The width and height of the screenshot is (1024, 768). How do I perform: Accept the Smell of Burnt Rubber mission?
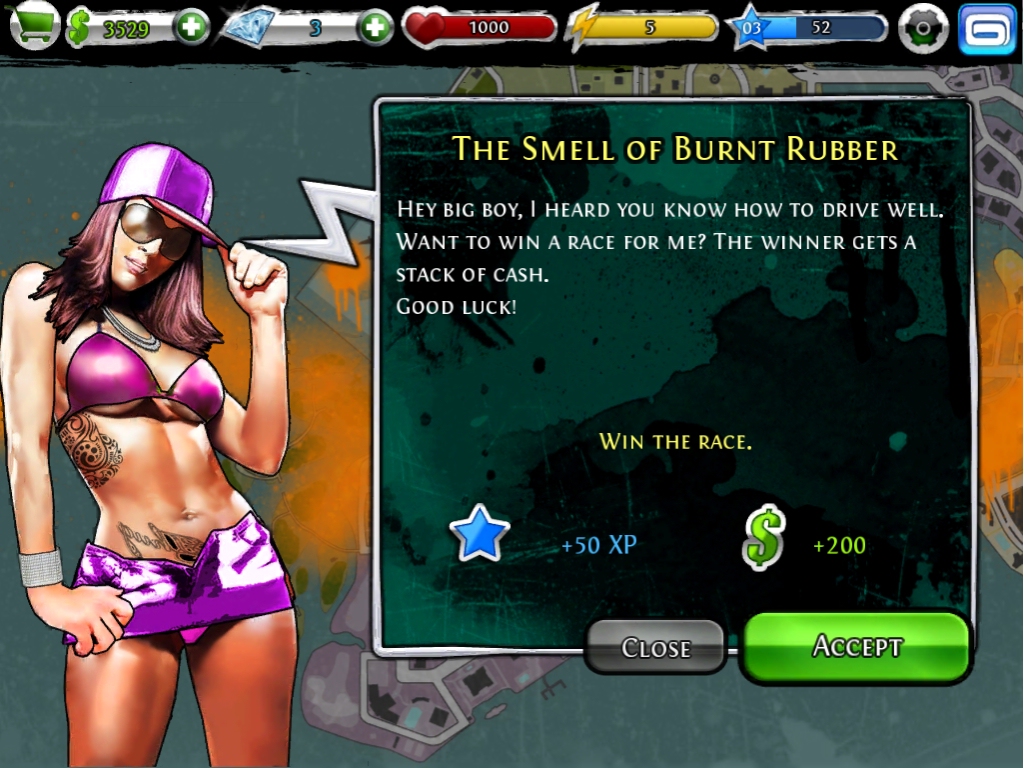click(x=857, y=647)
